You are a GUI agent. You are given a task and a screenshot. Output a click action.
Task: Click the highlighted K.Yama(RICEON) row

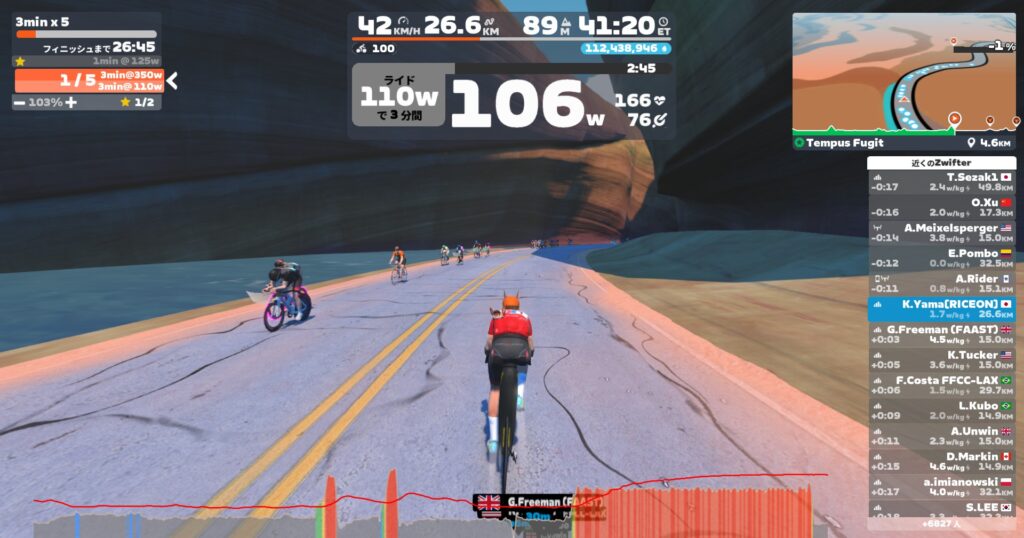(941, 309)
